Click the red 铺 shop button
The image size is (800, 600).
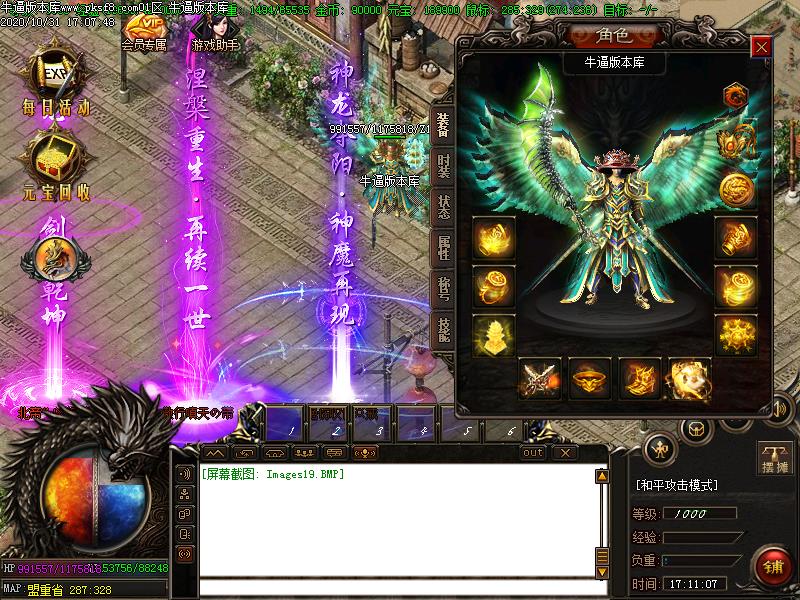tap(773, 566)
